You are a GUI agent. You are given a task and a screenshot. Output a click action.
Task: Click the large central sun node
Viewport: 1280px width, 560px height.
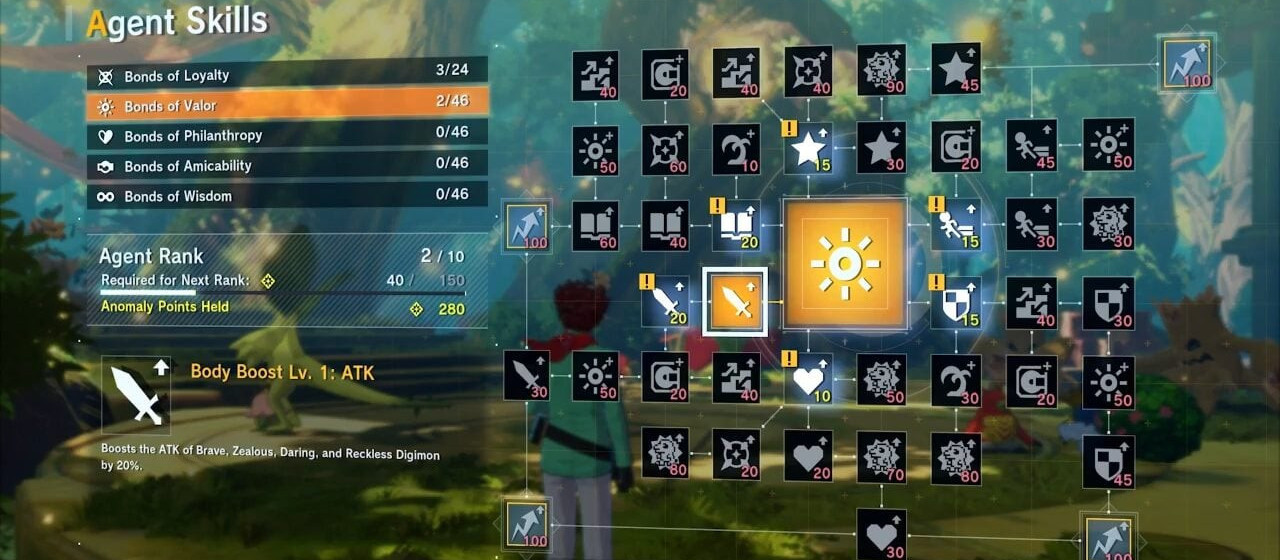click(x=845, y=264)
